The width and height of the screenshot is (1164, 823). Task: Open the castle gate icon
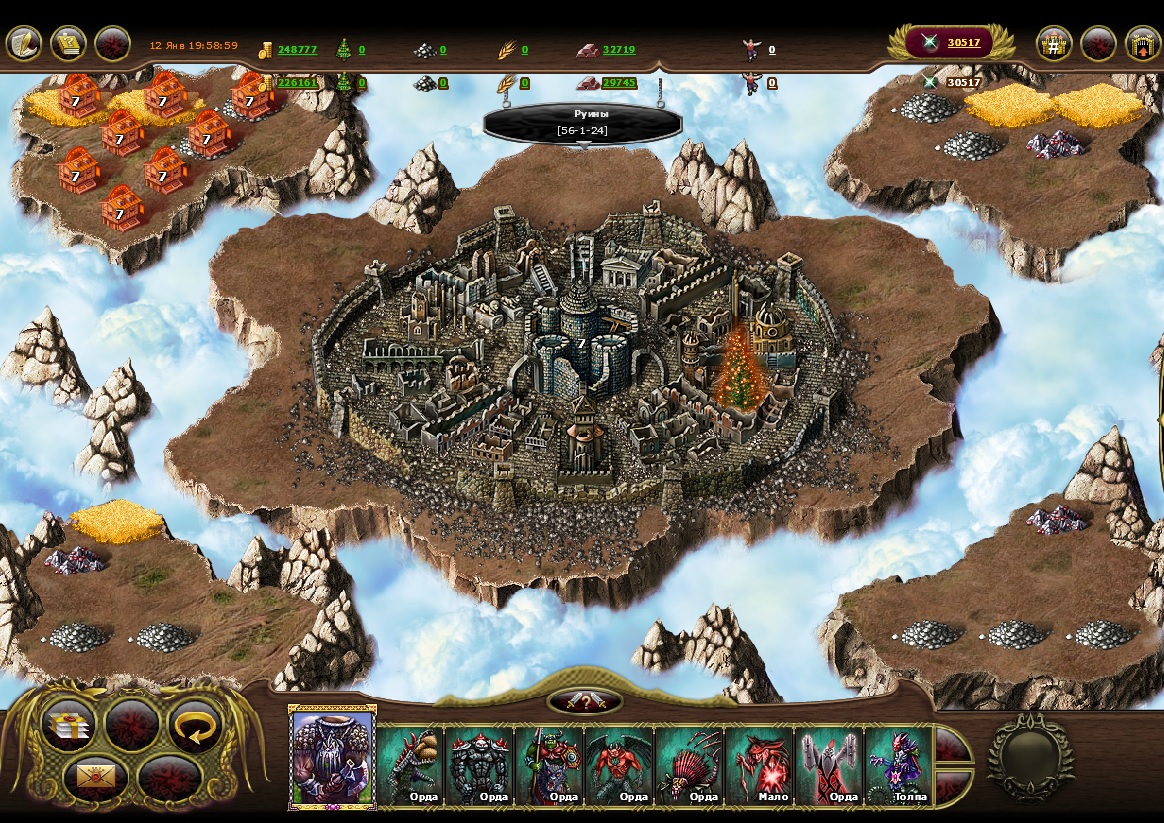click(1142, 44)
